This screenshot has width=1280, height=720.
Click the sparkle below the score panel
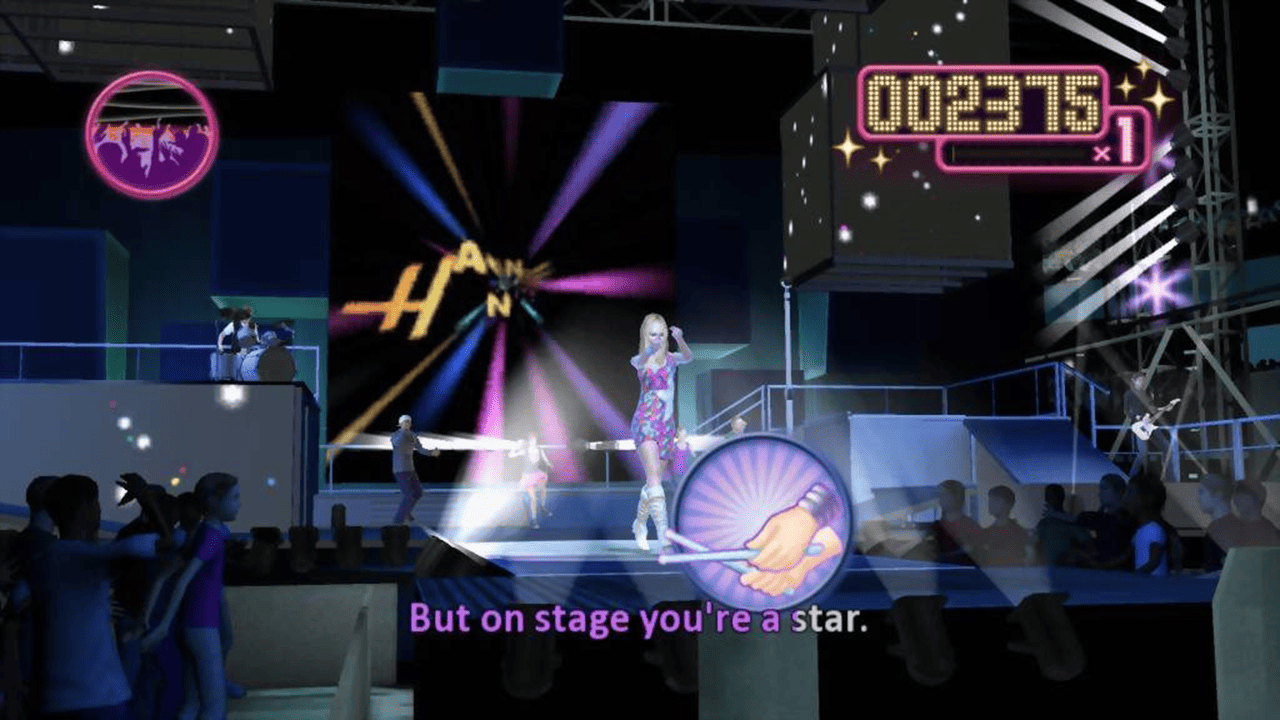coord(850,150)
